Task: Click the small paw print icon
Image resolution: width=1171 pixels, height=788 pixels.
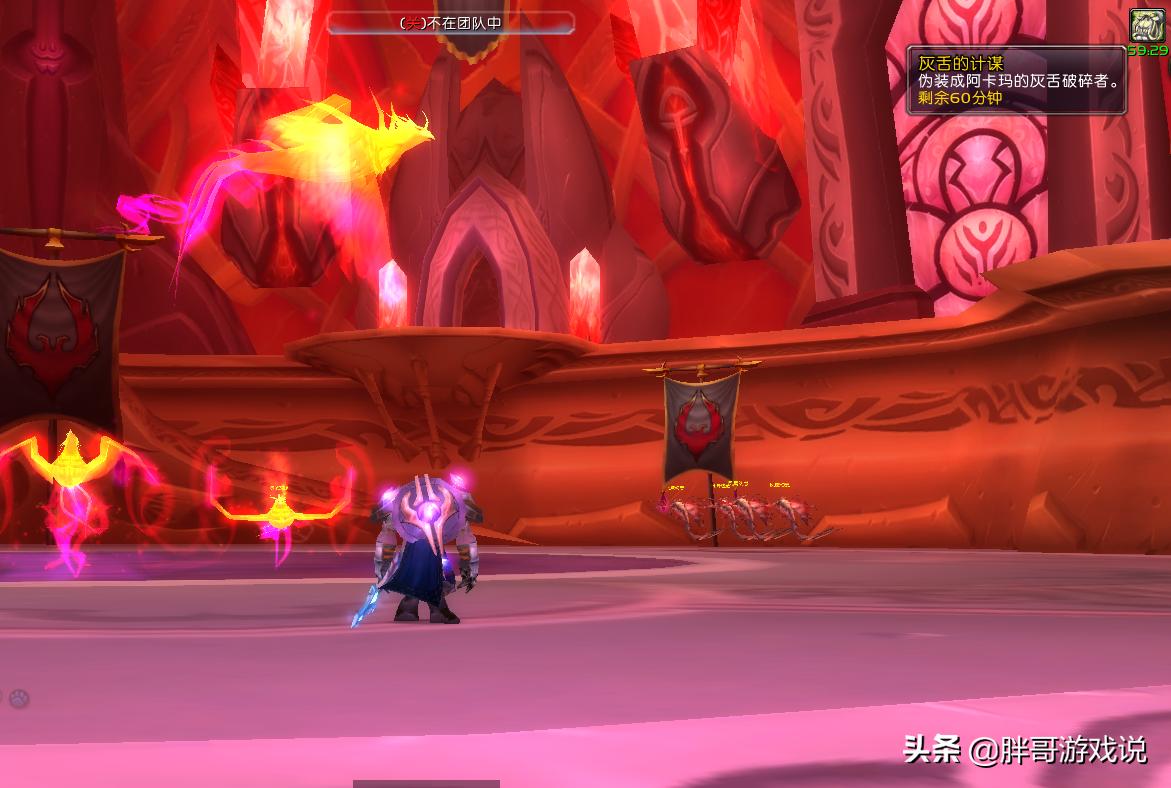Action: (x=18, y=699)
